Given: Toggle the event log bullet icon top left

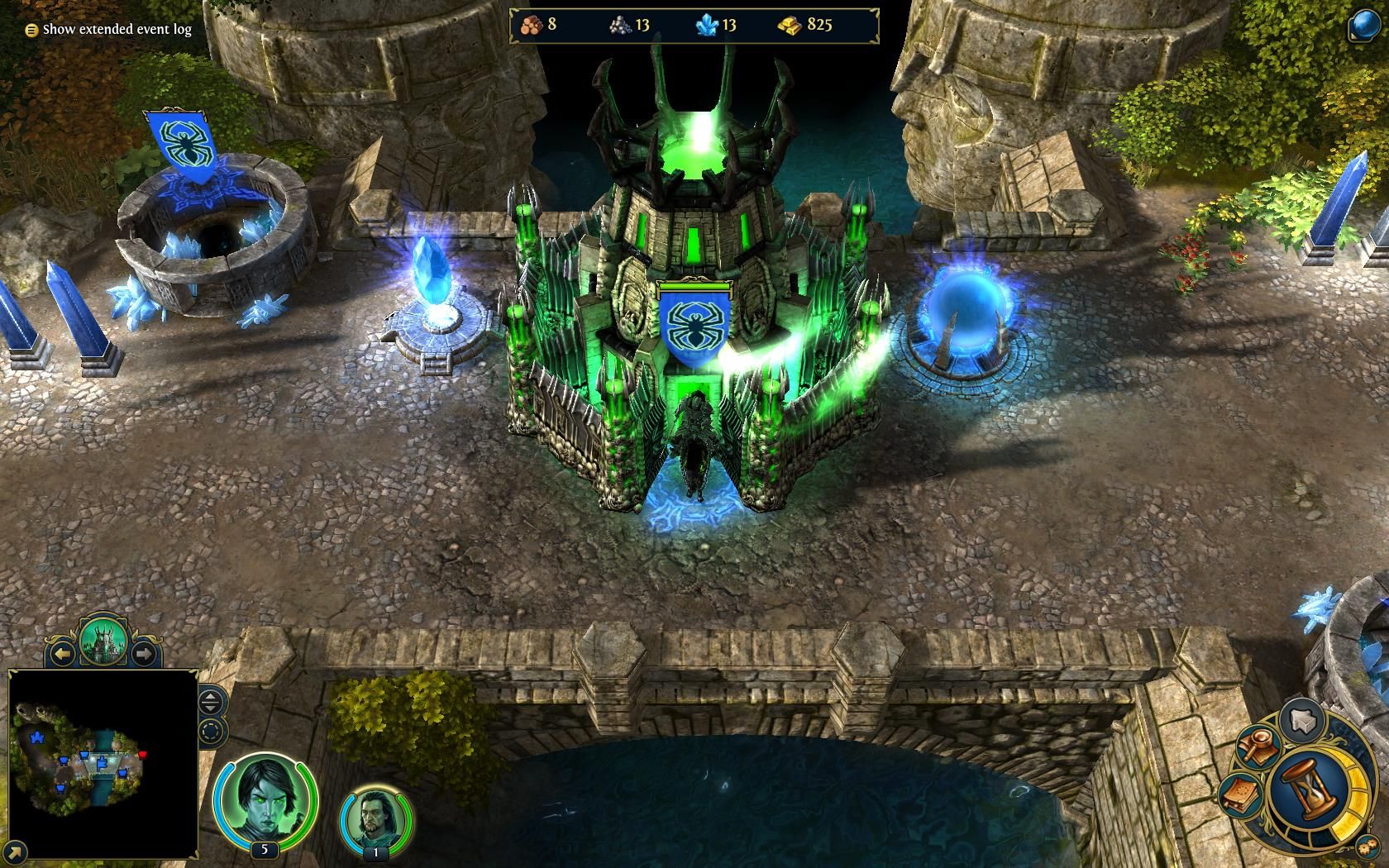Looking at the screenshot, I should (31, 28).
